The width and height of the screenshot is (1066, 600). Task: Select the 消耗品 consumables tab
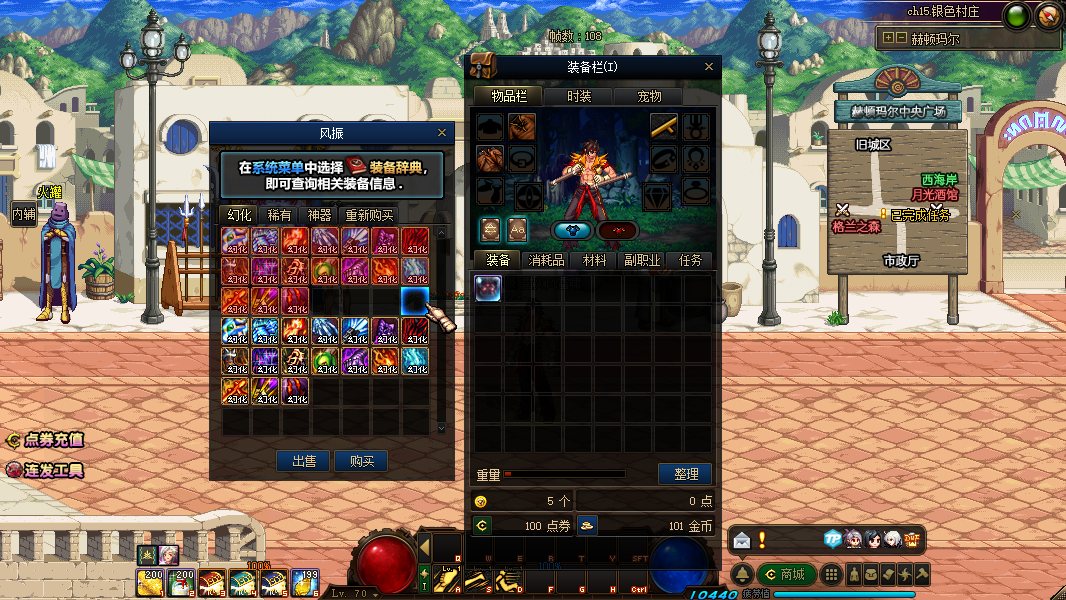[548, 260]
